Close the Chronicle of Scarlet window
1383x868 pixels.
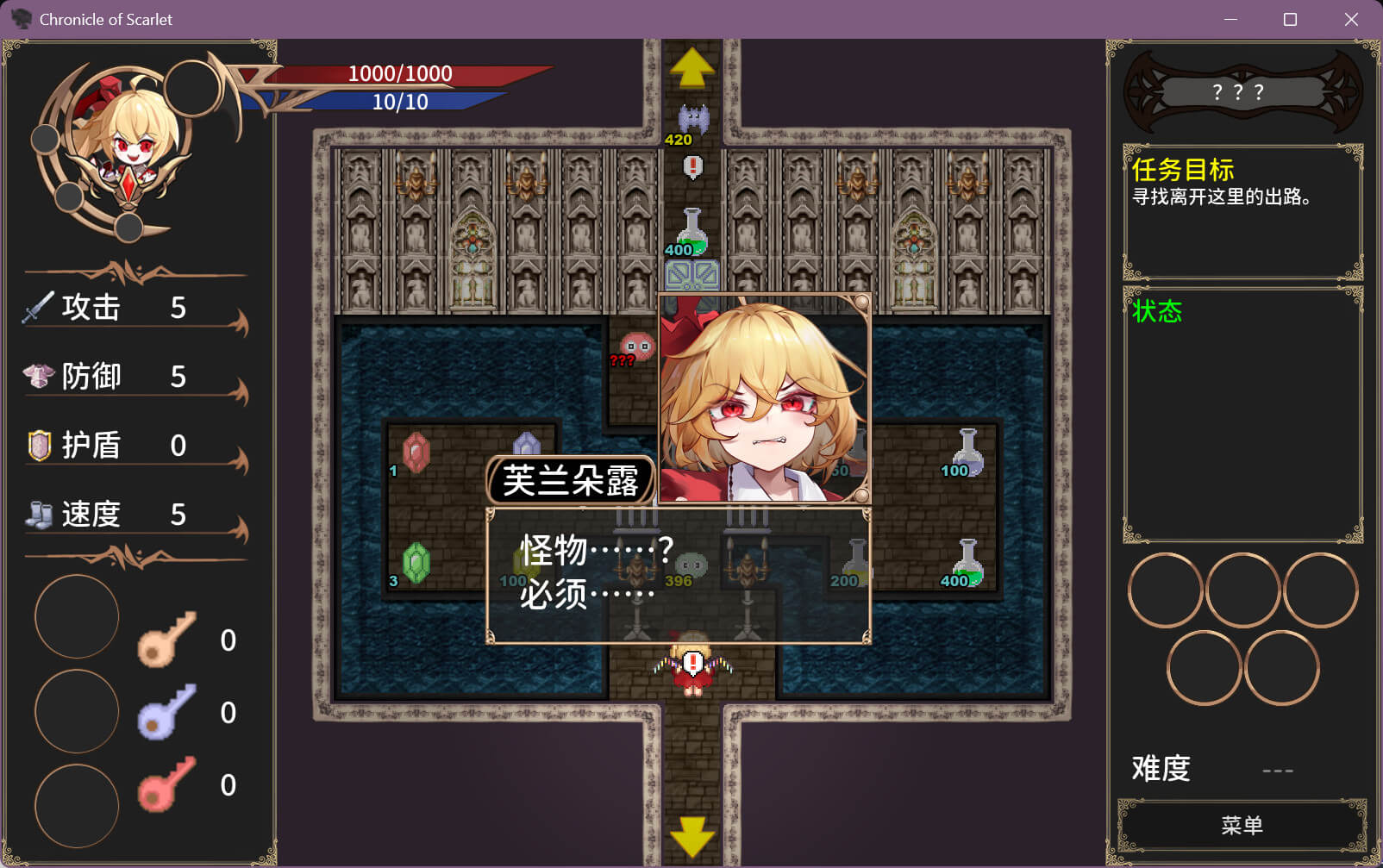coord(1351,19)
